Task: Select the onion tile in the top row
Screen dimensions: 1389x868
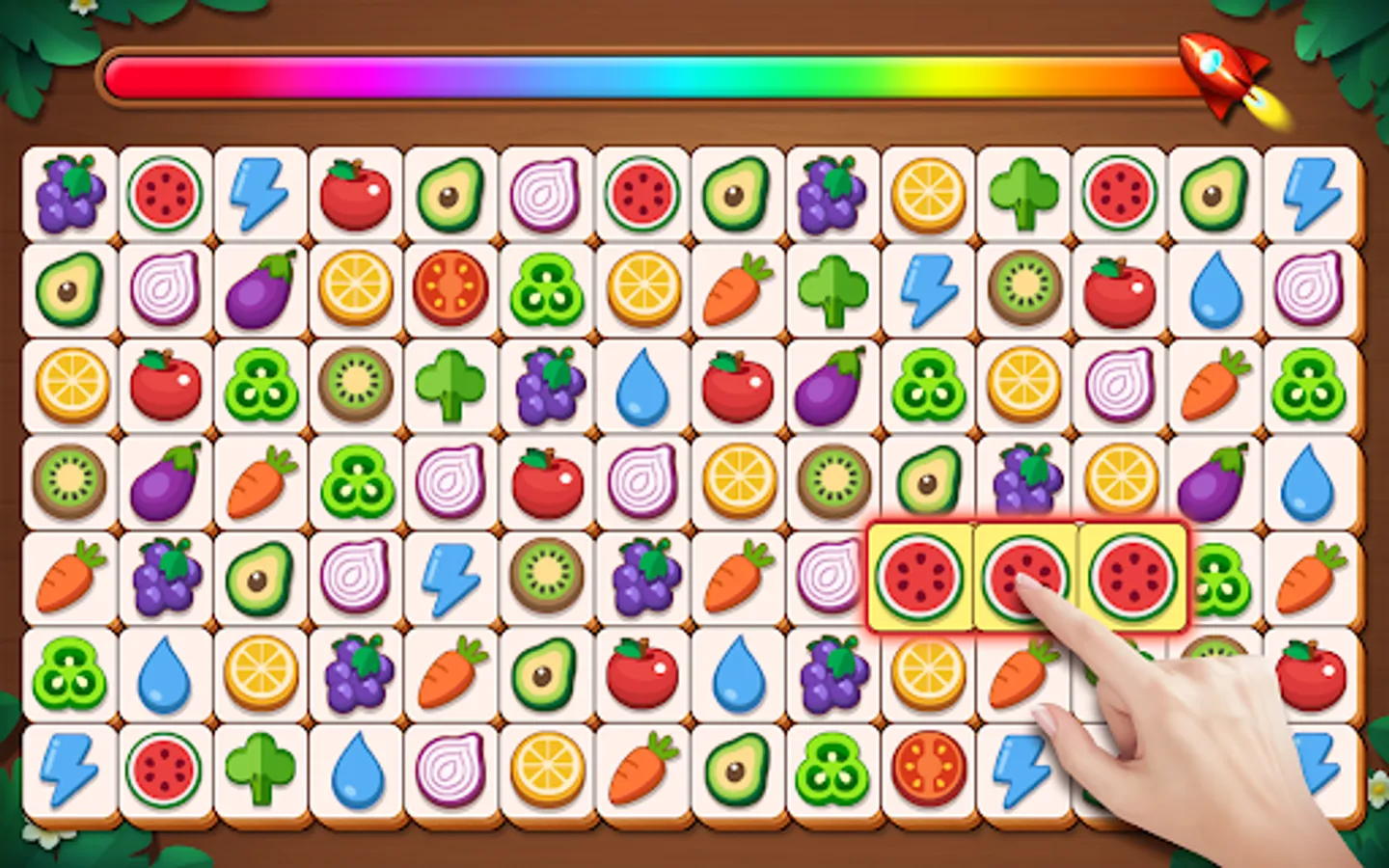Action: pyautogui.click(x=547, y=192)
